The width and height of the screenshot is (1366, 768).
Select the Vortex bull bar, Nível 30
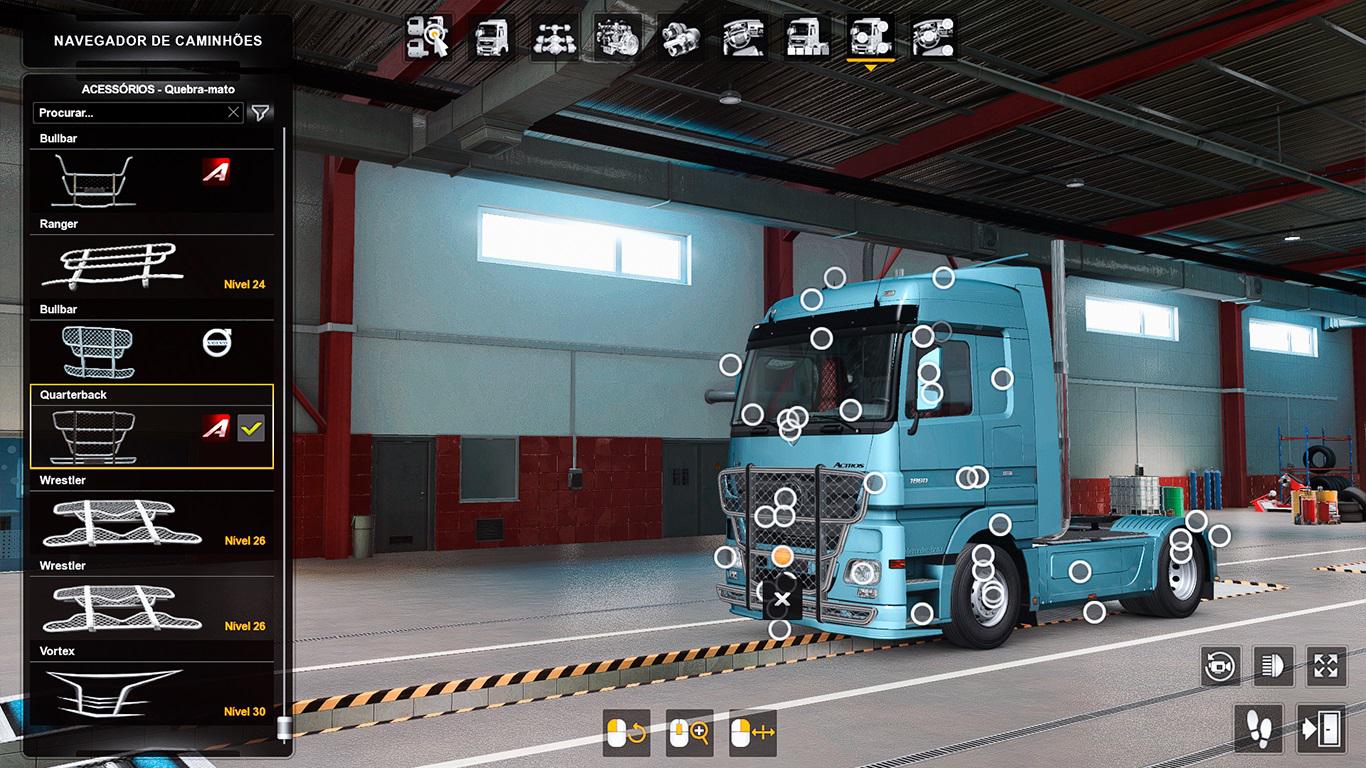point(151,692)
